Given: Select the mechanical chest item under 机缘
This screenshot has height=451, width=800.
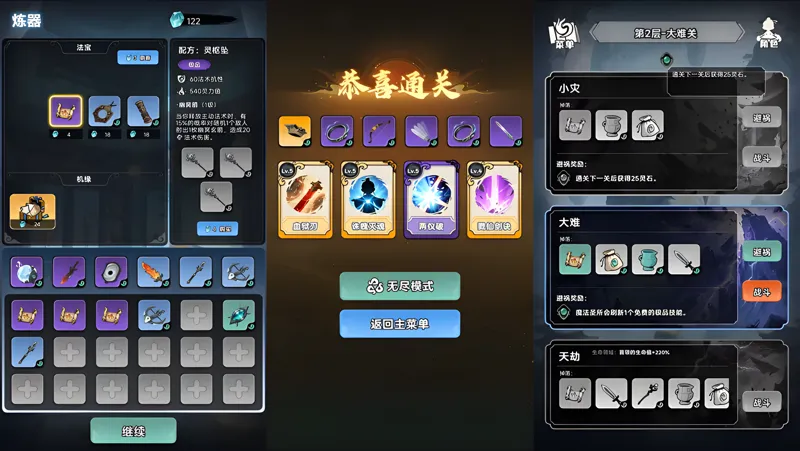Looking at the screenshot, I should 32,209.
